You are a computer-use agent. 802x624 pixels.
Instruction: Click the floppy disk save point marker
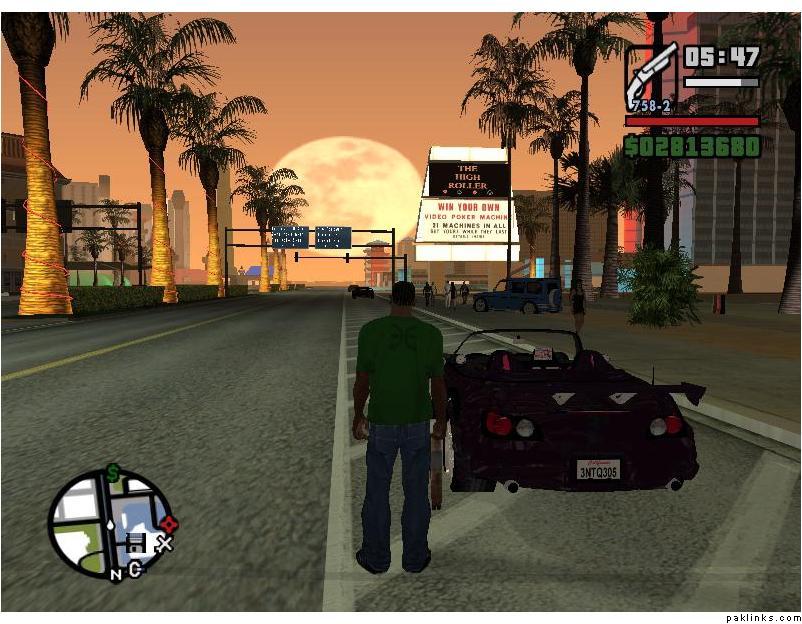pos(136,545)
